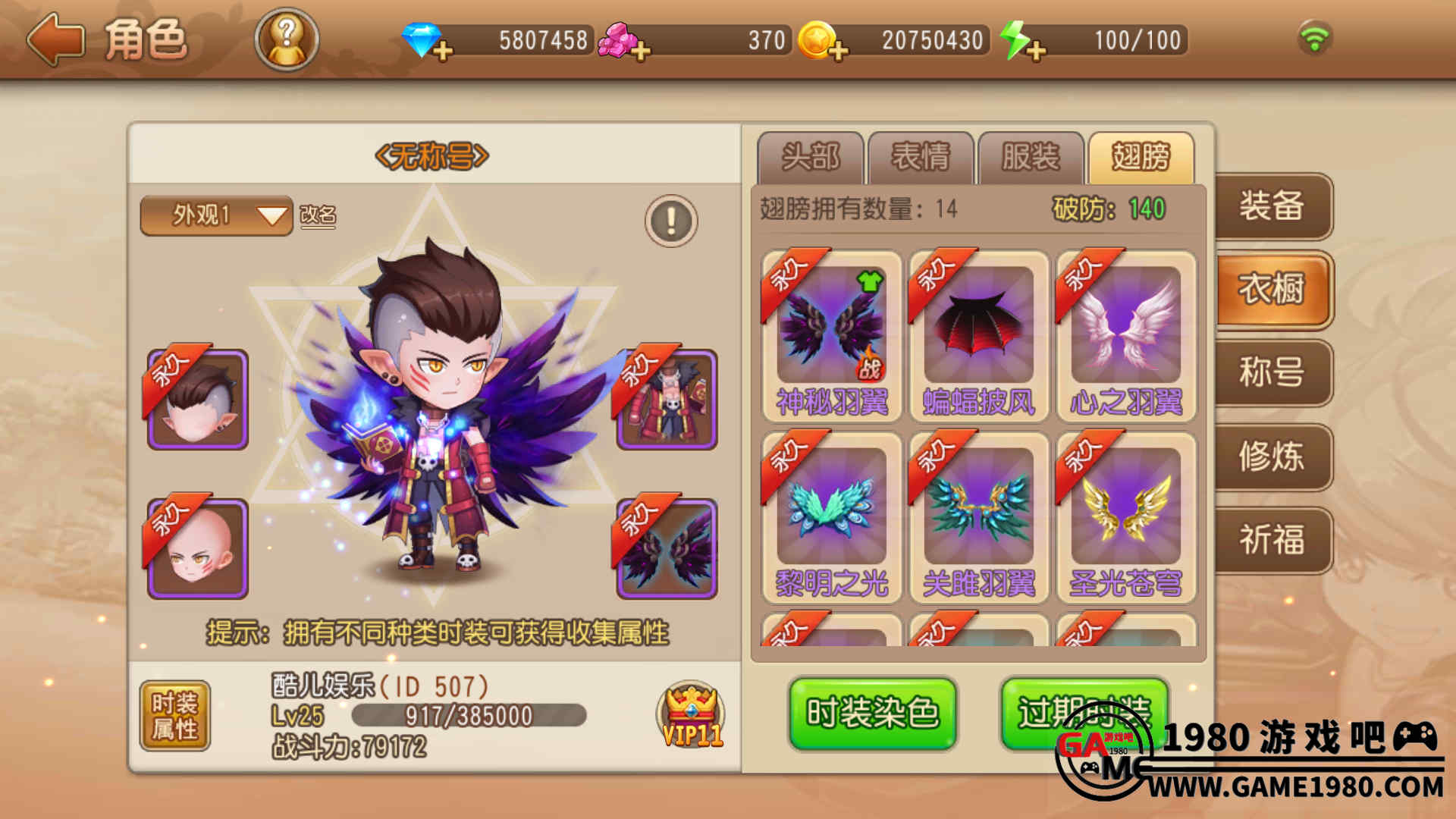
Task: Switch to the 表情 tab
Action: click(921, 158)
